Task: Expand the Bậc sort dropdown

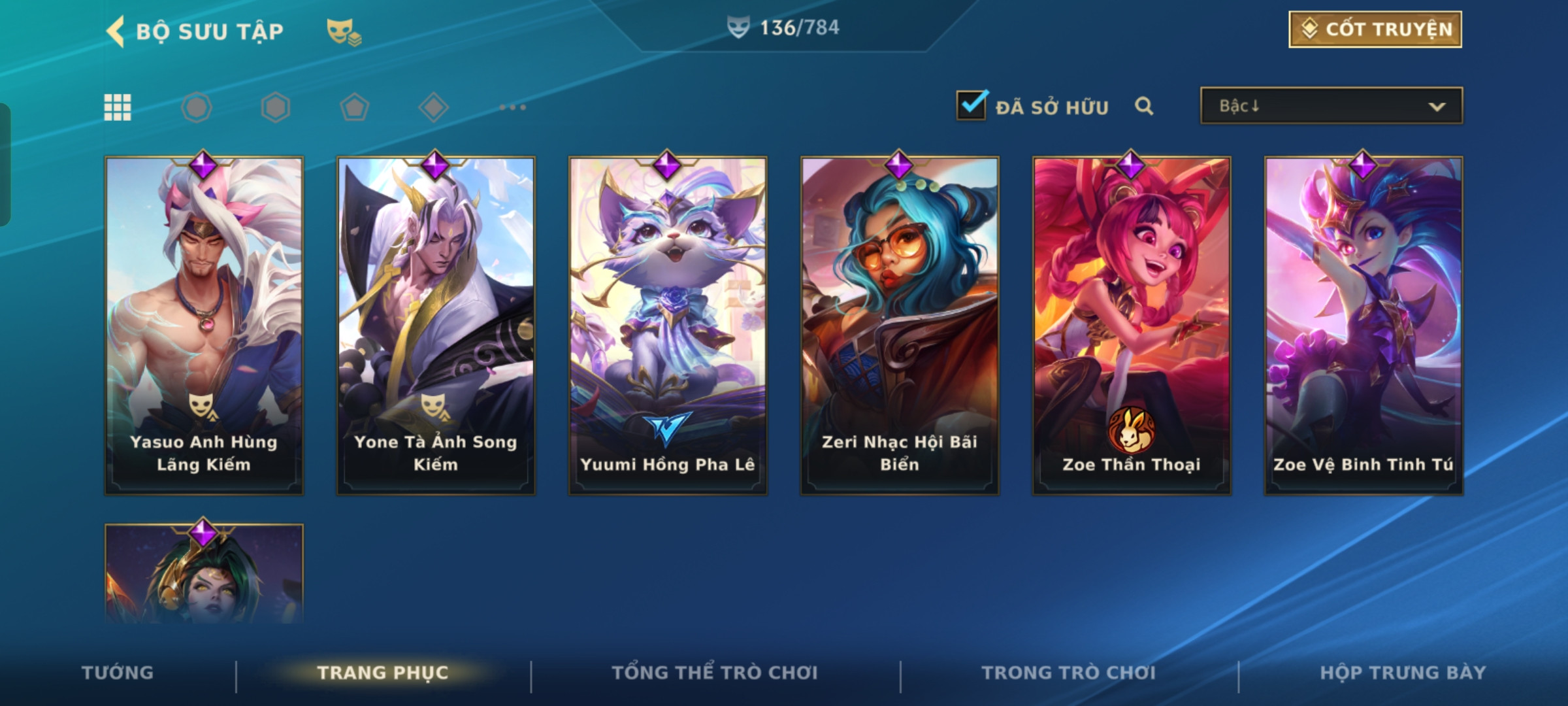Action: (1331, 106)
